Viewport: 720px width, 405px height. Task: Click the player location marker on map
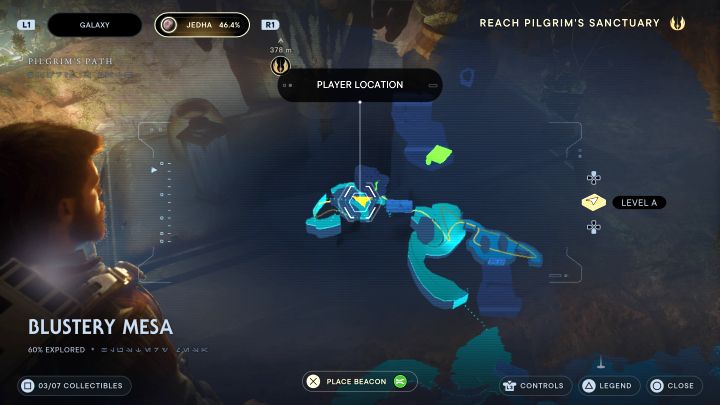click(360, 200)
